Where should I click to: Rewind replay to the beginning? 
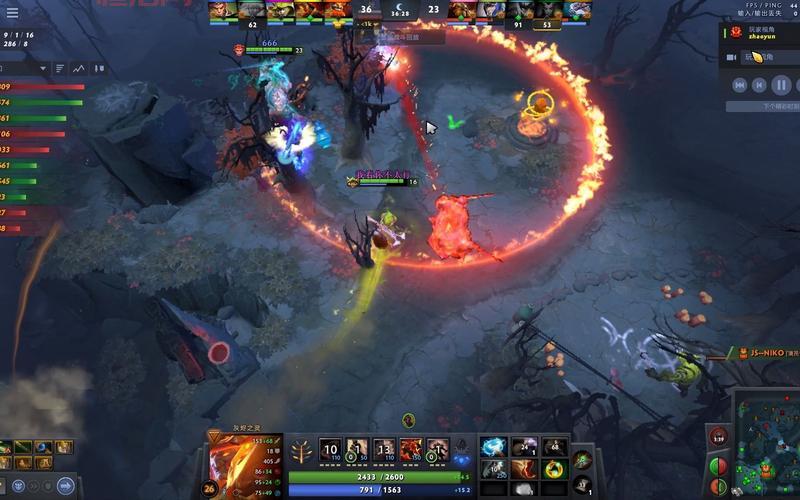(739, 85)
